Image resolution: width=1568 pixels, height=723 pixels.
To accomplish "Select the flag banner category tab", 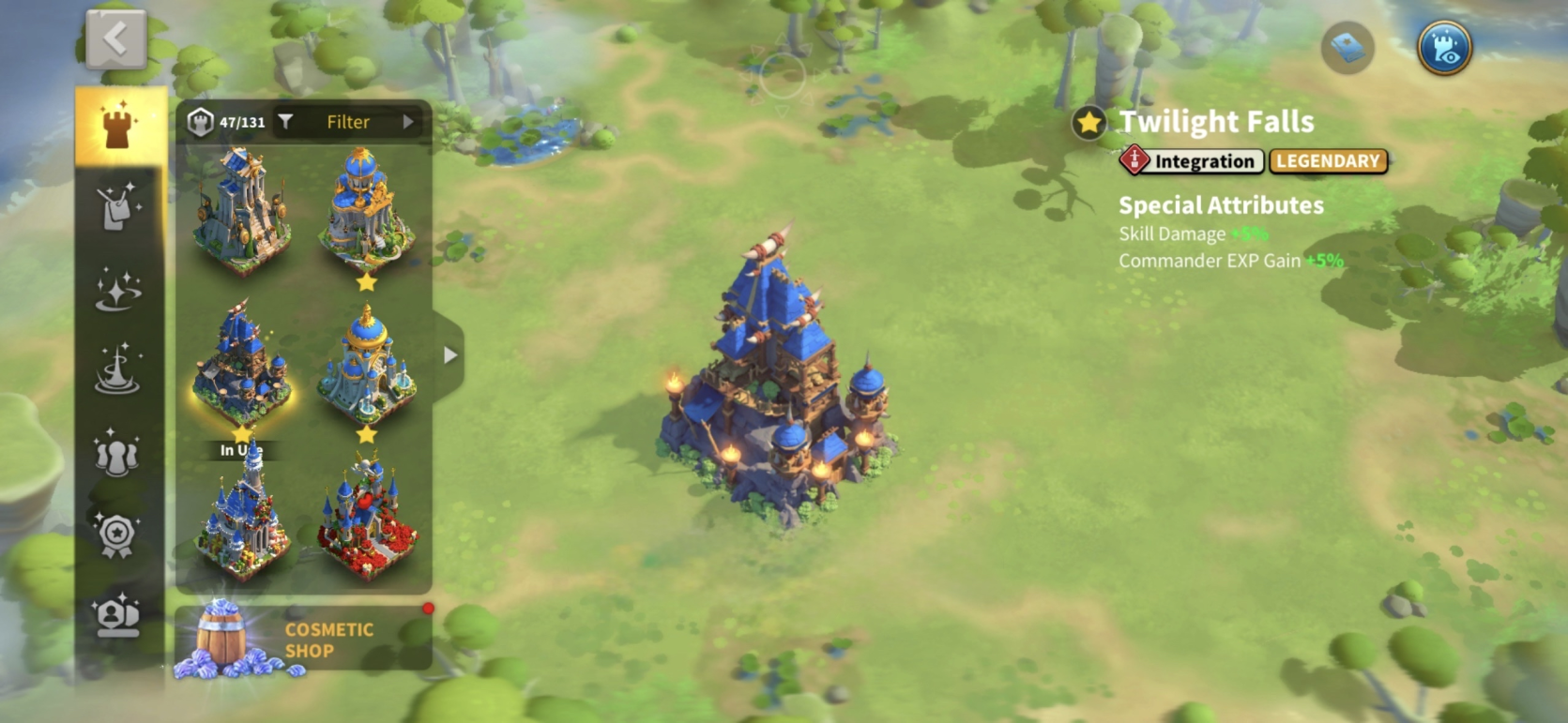I will [x=119, y=205].
